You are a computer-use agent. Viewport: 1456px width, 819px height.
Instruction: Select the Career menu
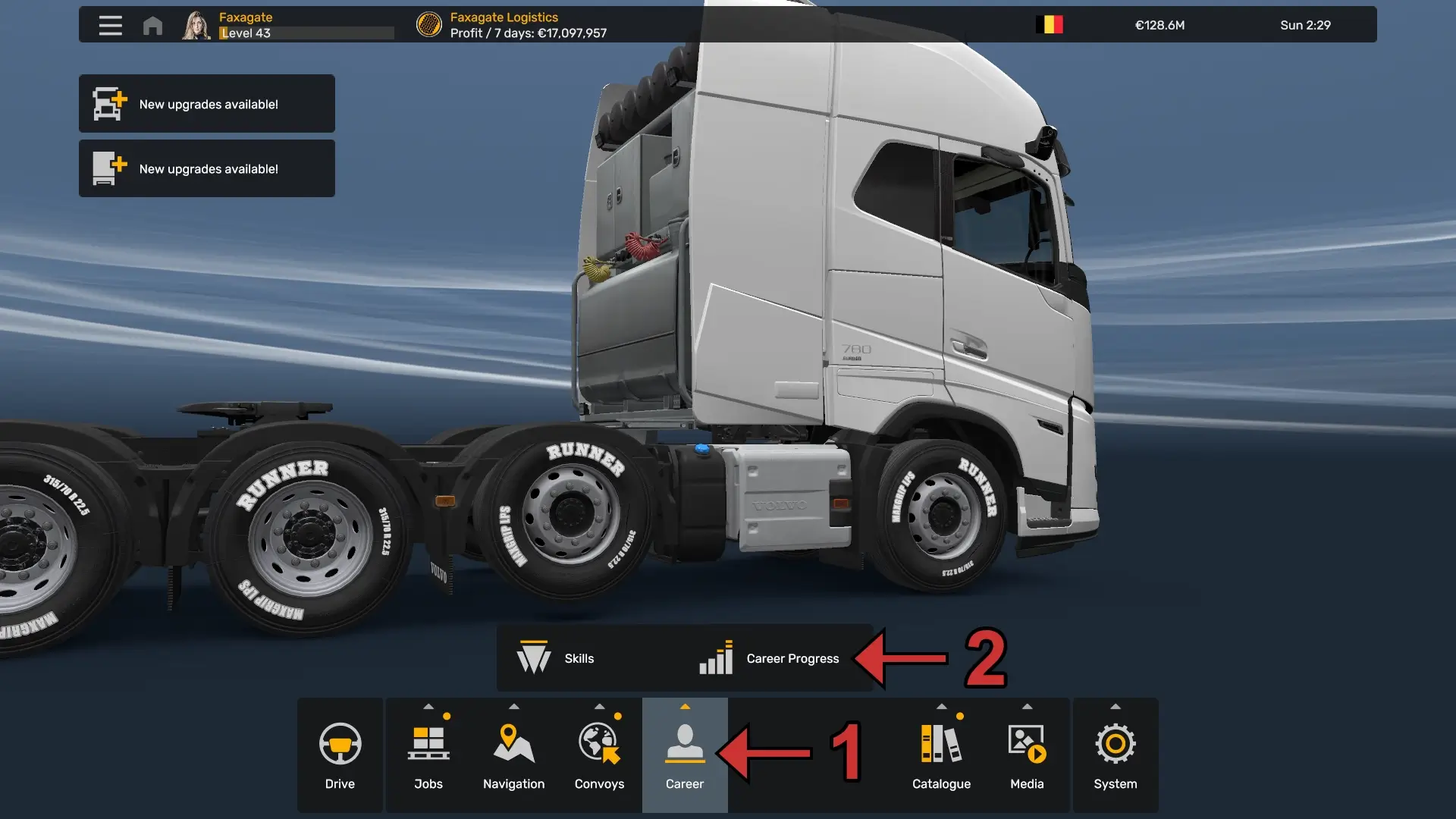[x=685, y=755]
